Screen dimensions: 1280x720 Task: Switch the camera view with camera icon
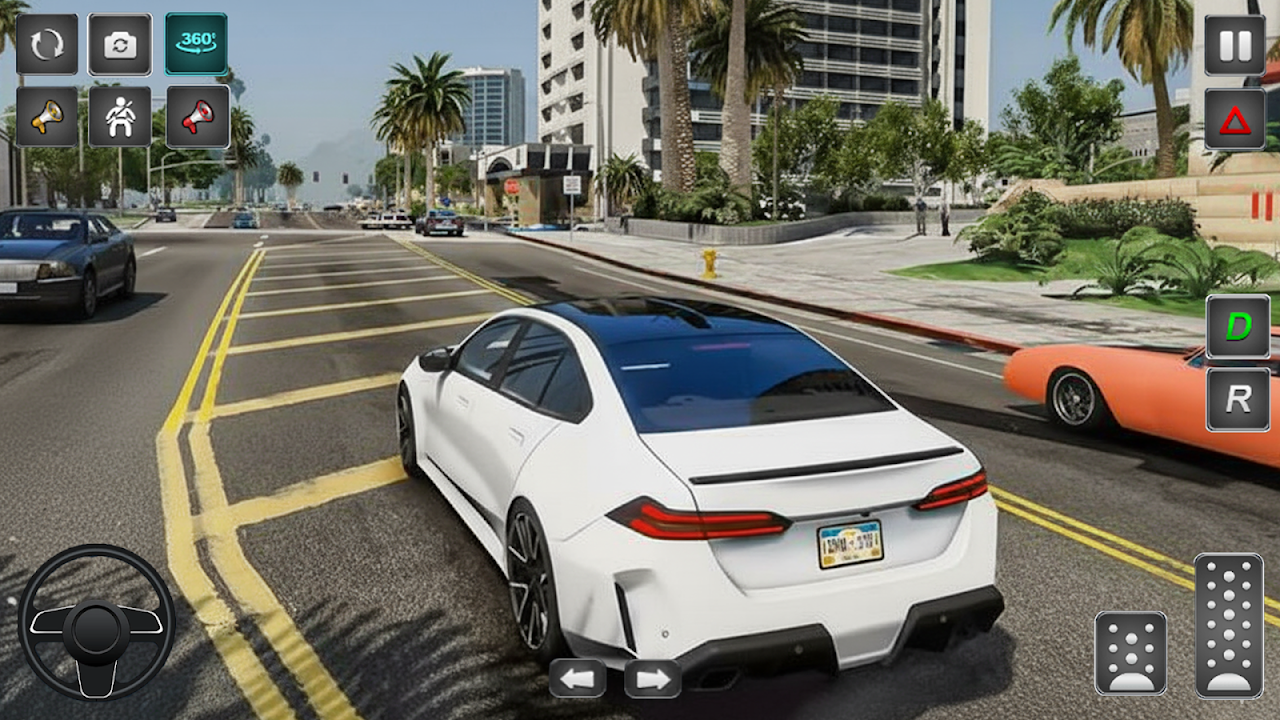tap(120, 44)
